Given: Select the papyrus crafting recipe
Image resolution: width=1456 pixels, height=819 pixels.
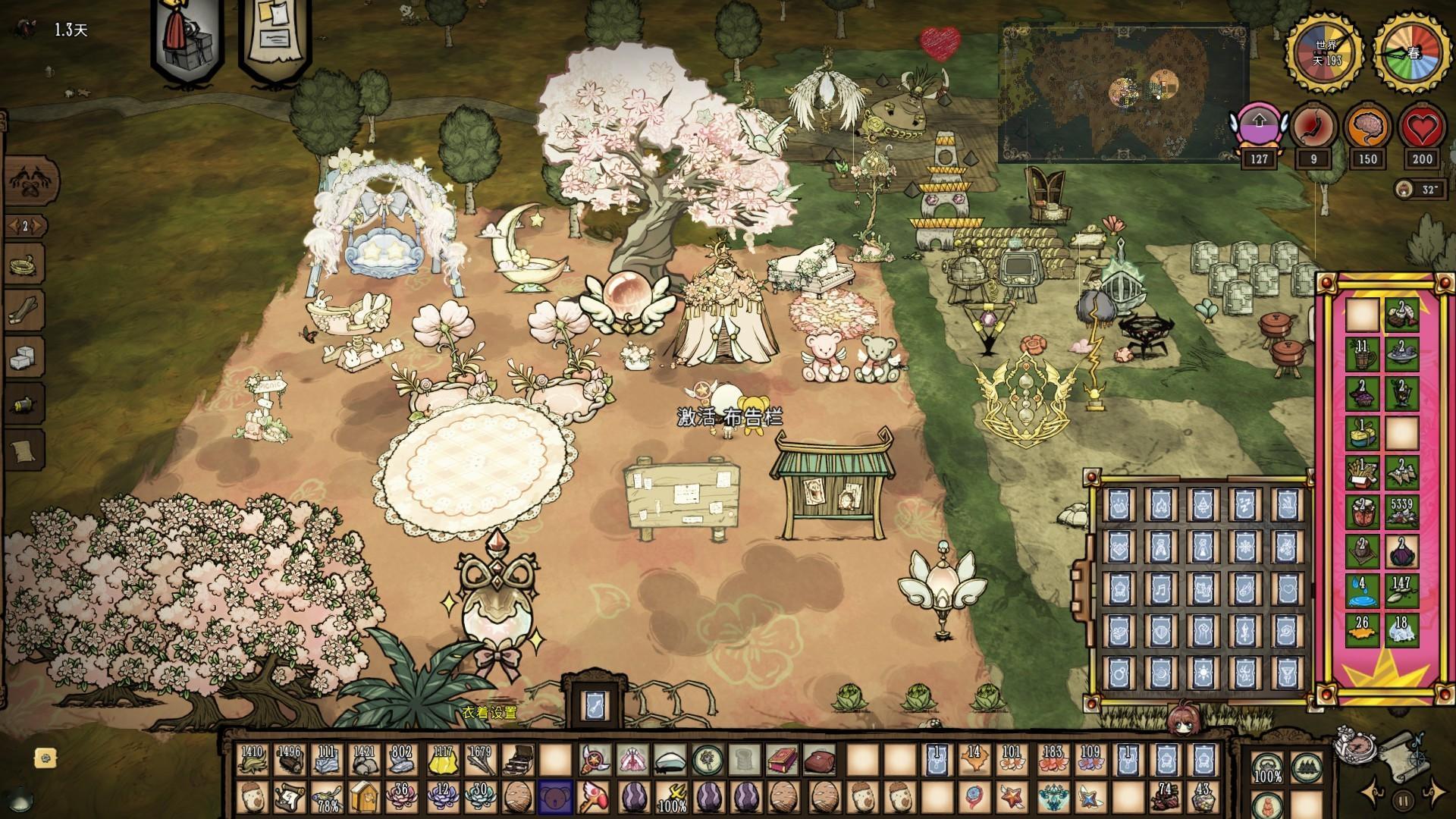Looking at the screenshot, I should pos(24,451).
